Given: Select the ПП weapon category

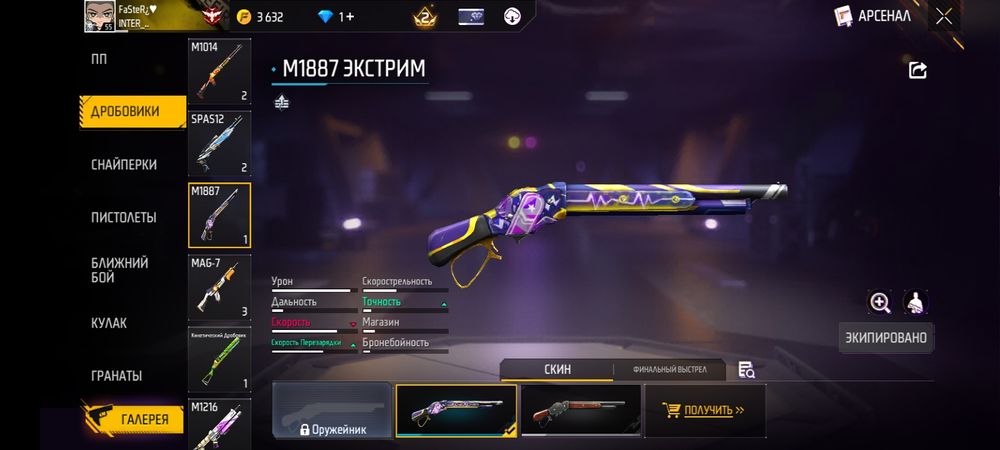Looking at the screenshot, I should [100, 59].
